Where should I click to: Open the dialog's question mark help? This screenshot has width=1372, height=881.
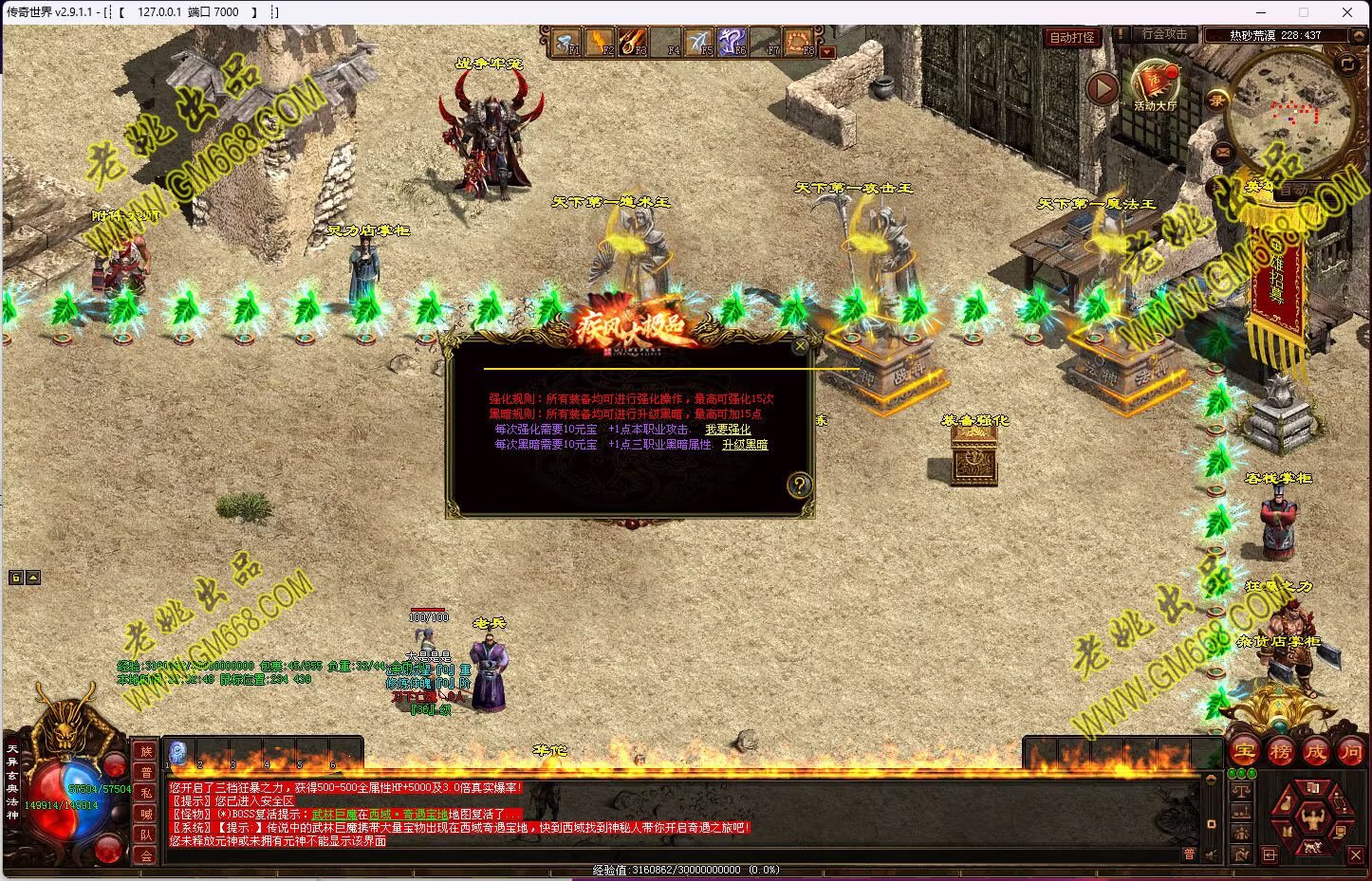pos(800,486)
